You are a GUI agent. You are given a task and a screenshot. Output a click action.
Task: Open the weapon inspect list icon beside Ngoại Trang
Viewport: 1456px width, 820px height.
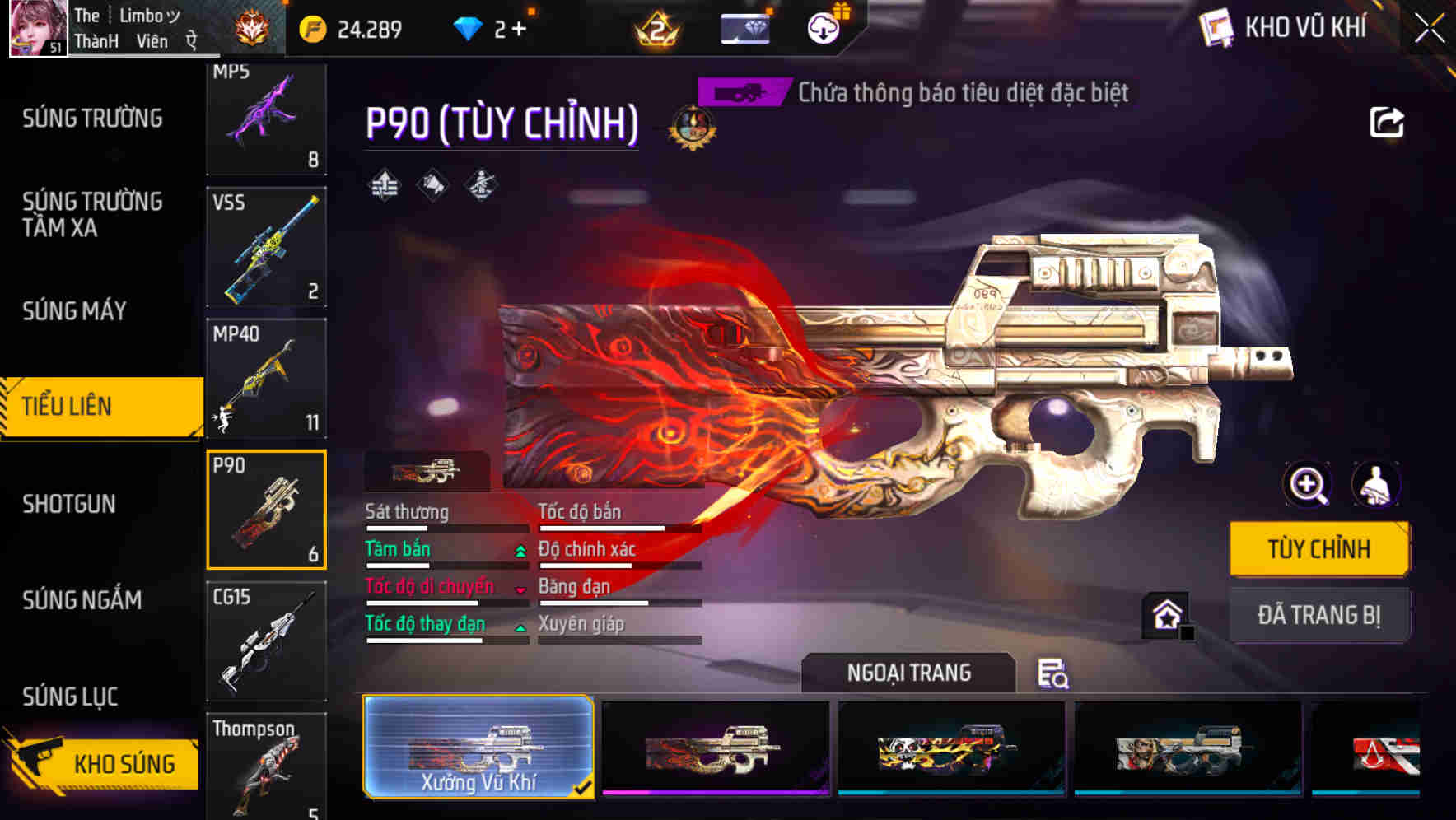click(1055, 674)
